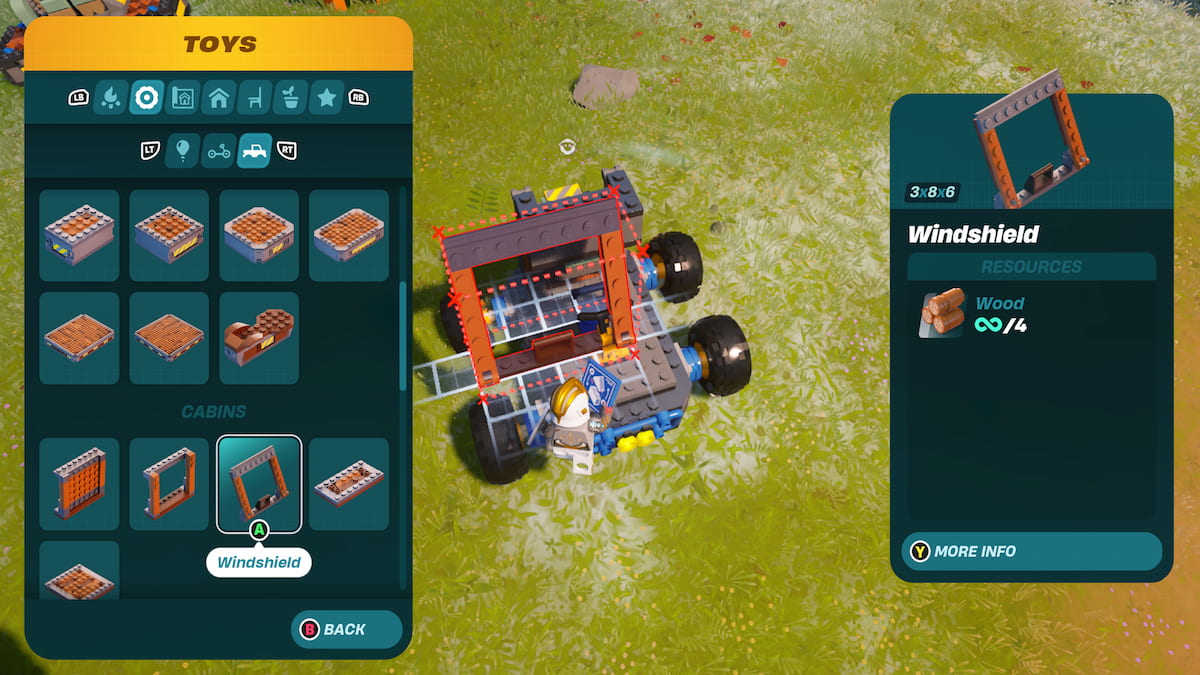Select the wheel-icon Toys category tab

pos(147,98)
